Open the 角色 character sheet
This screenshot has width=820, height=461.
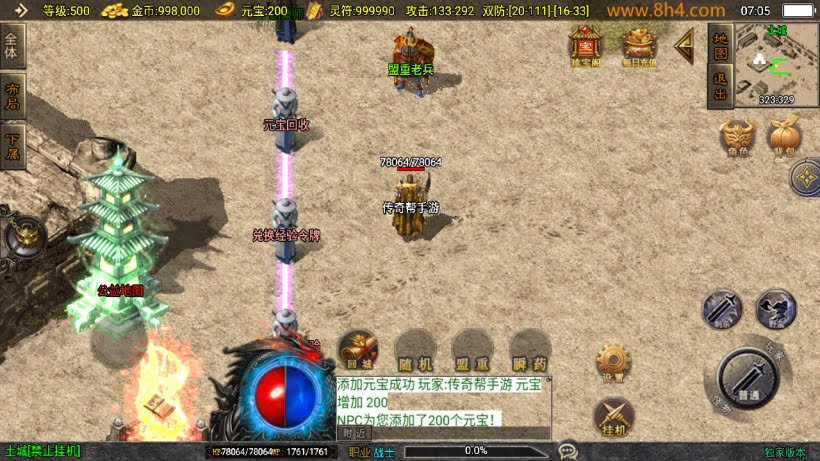tap(738, 137)
